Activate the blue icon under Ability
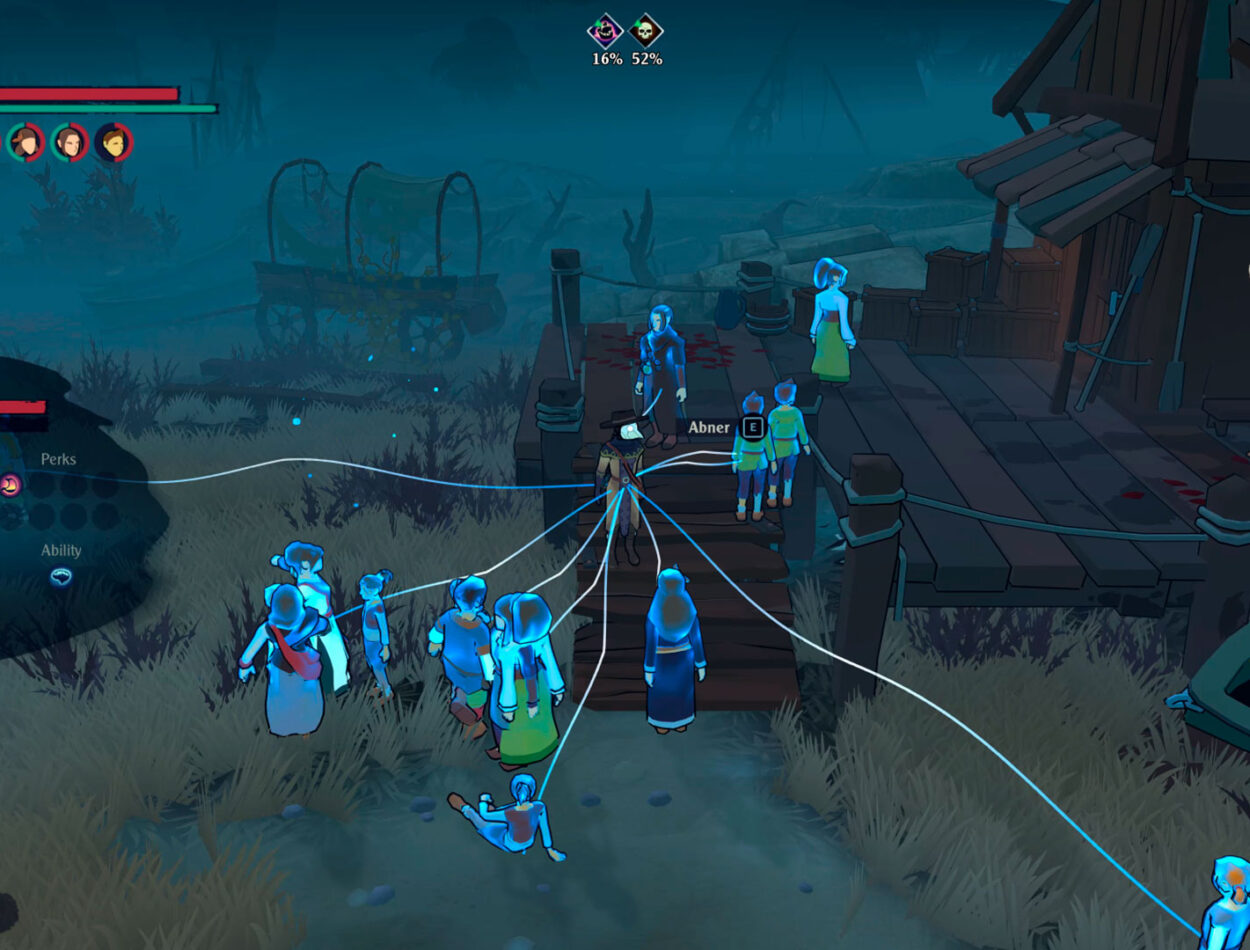Image resolution: width=1250 pixels, height=950 pixels. 61,577
